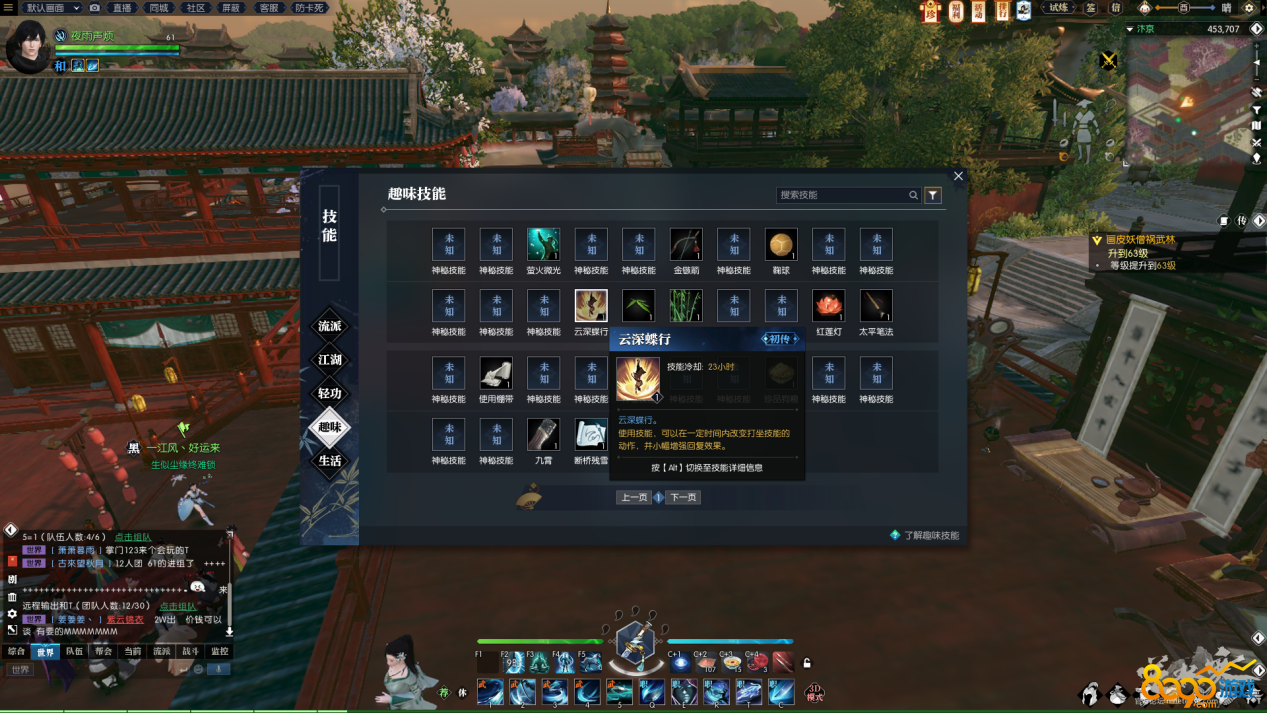
Task: Click the 搜索技能 search field
Action: point(842,195)
